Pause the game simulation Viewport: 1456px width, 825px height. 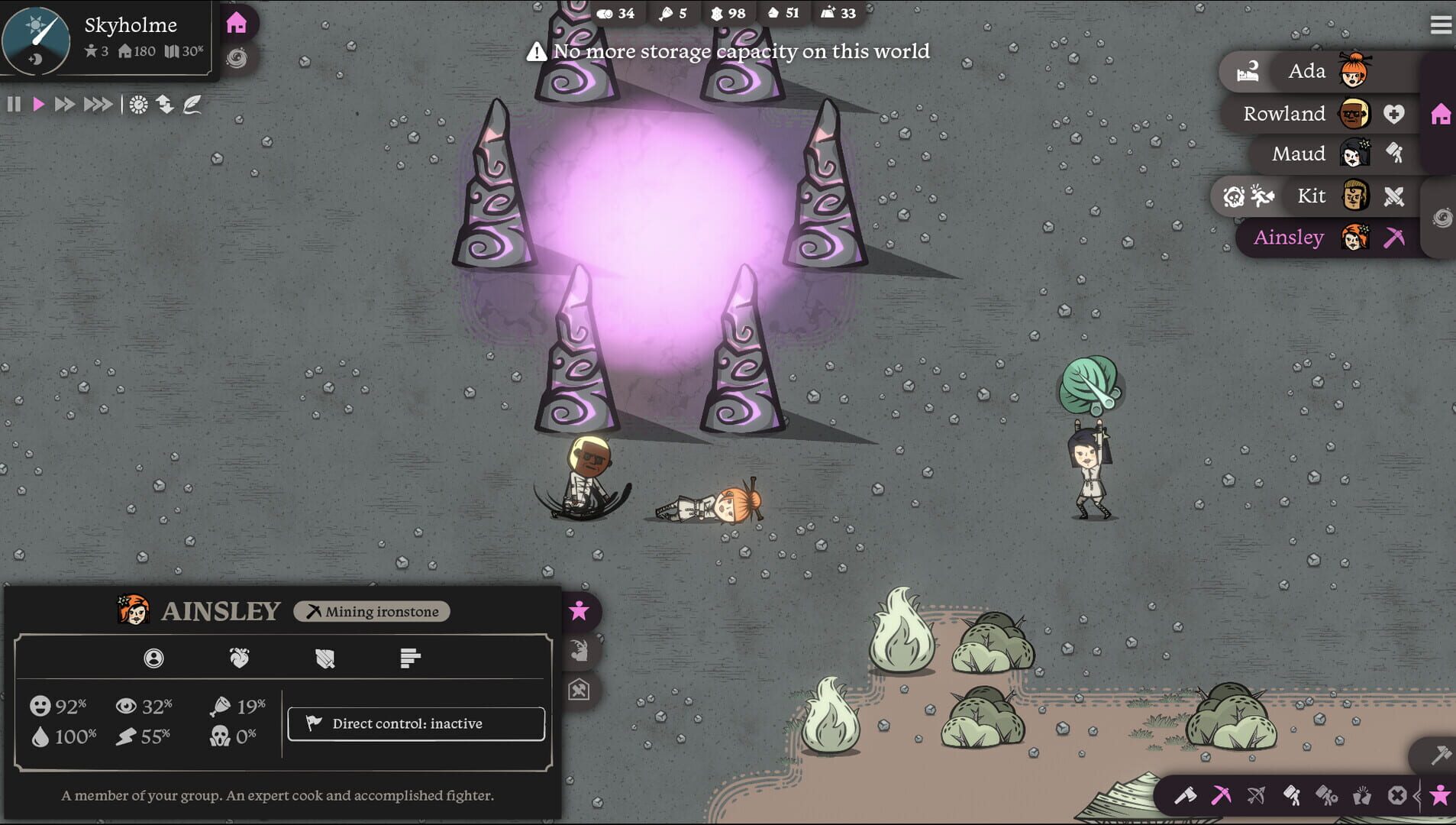point(13,104)
